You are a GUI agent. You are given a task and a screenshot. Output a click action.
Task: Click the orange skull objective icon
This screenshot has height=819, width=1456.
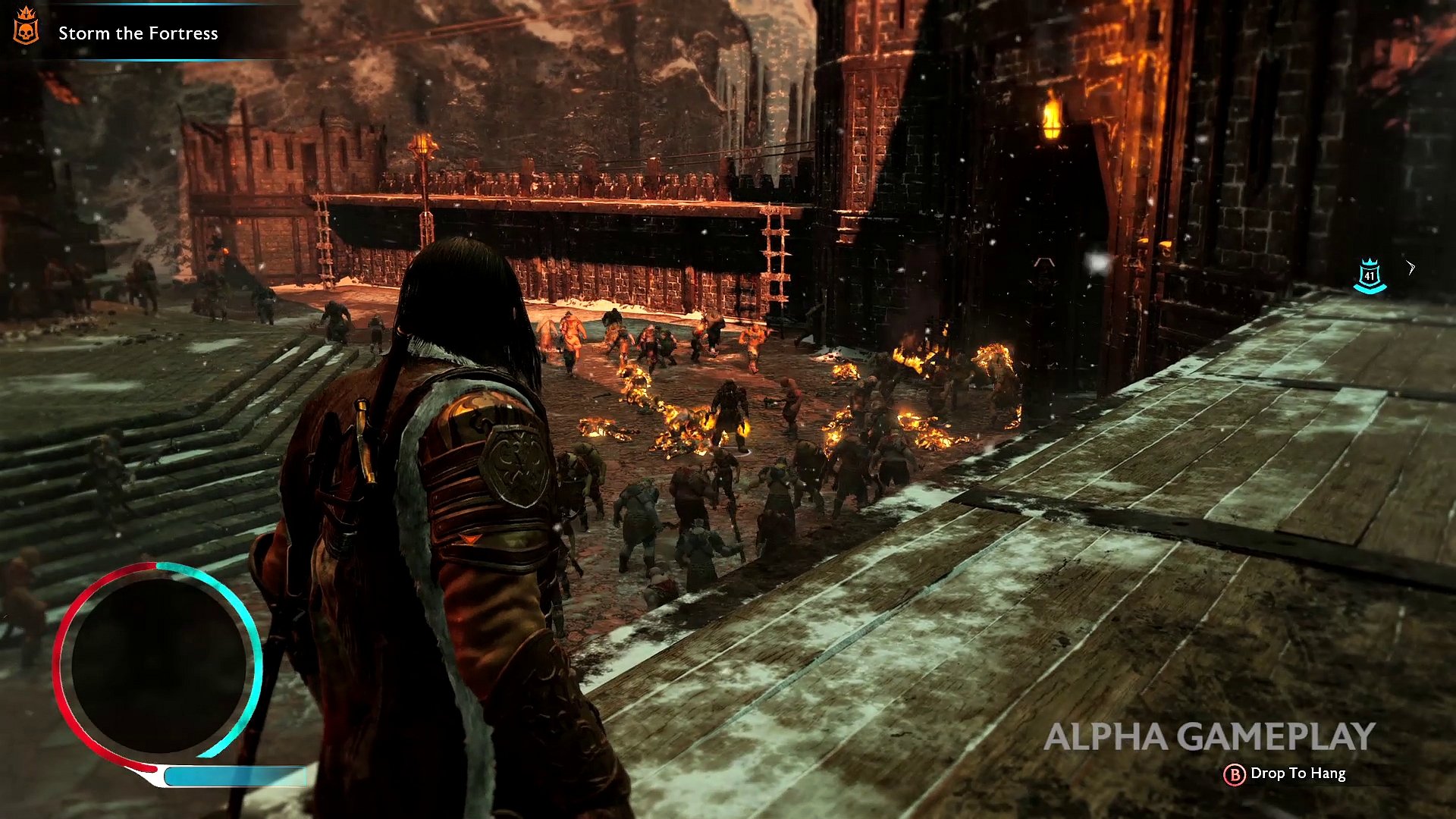(26, 27)
